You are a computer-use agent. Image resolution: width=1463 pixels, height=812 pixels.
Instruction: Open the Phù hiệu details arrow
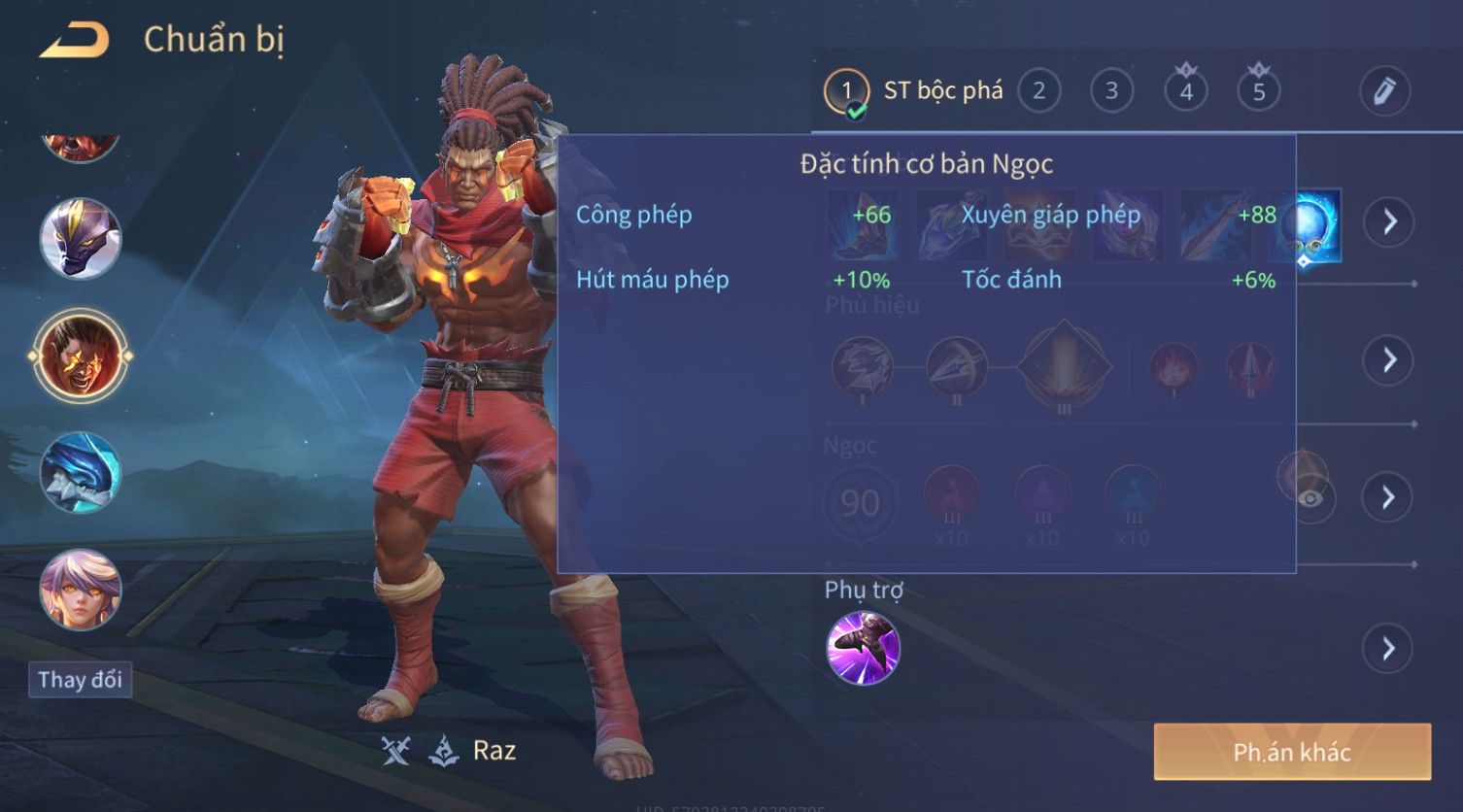click(1389, 360)
